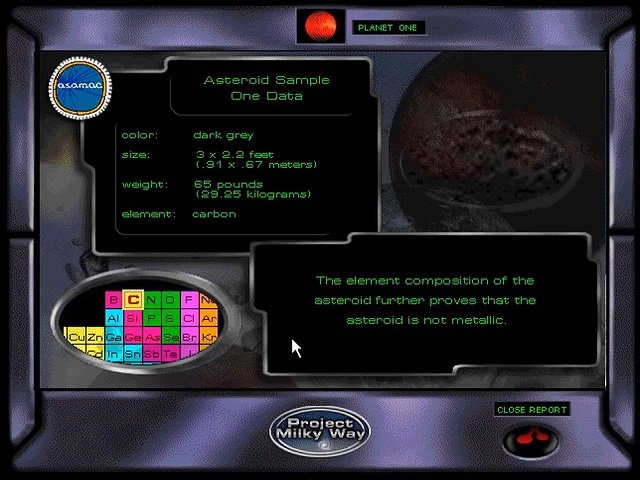This screenshot has width=640, height=480.
Task: Pick the gallium (Ga) element tile
Action: pos(113,338)
